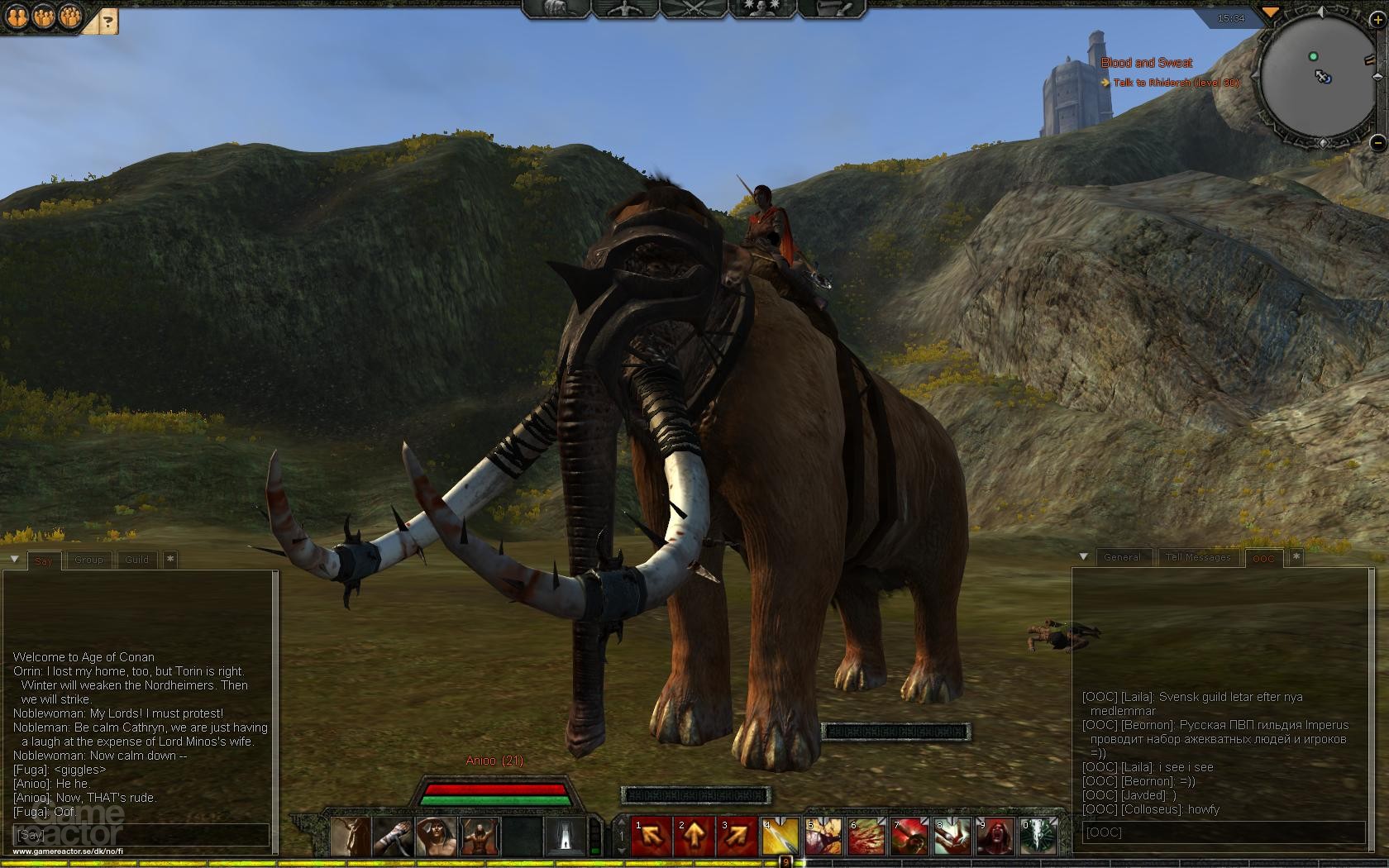The height and width of the screenshot is (868, 1389).
Task: Switch to the Group chat tab
Action: tap(88, 560)
